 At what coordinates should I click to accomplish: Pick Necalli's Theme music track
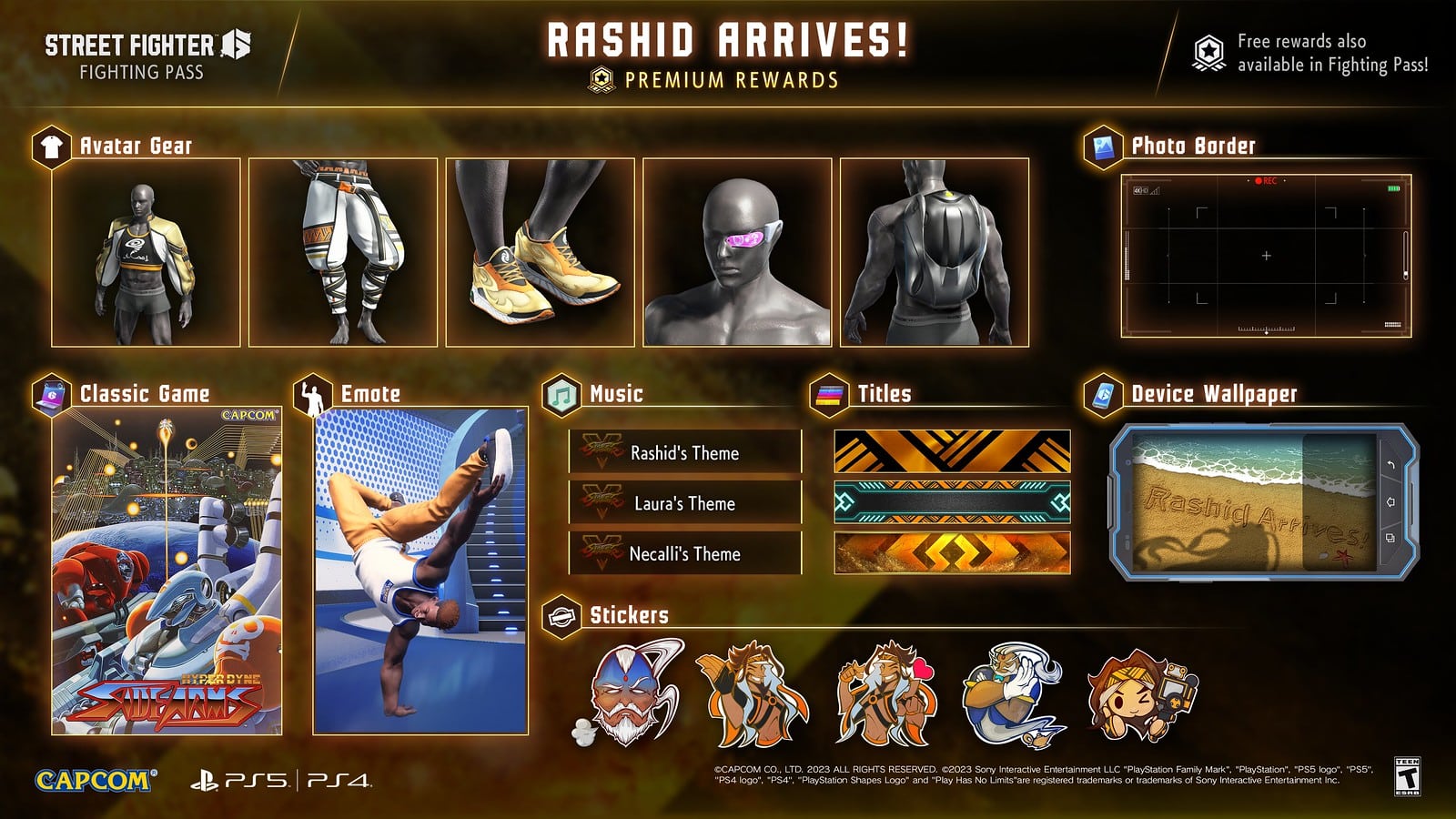(x=685, y=553)
